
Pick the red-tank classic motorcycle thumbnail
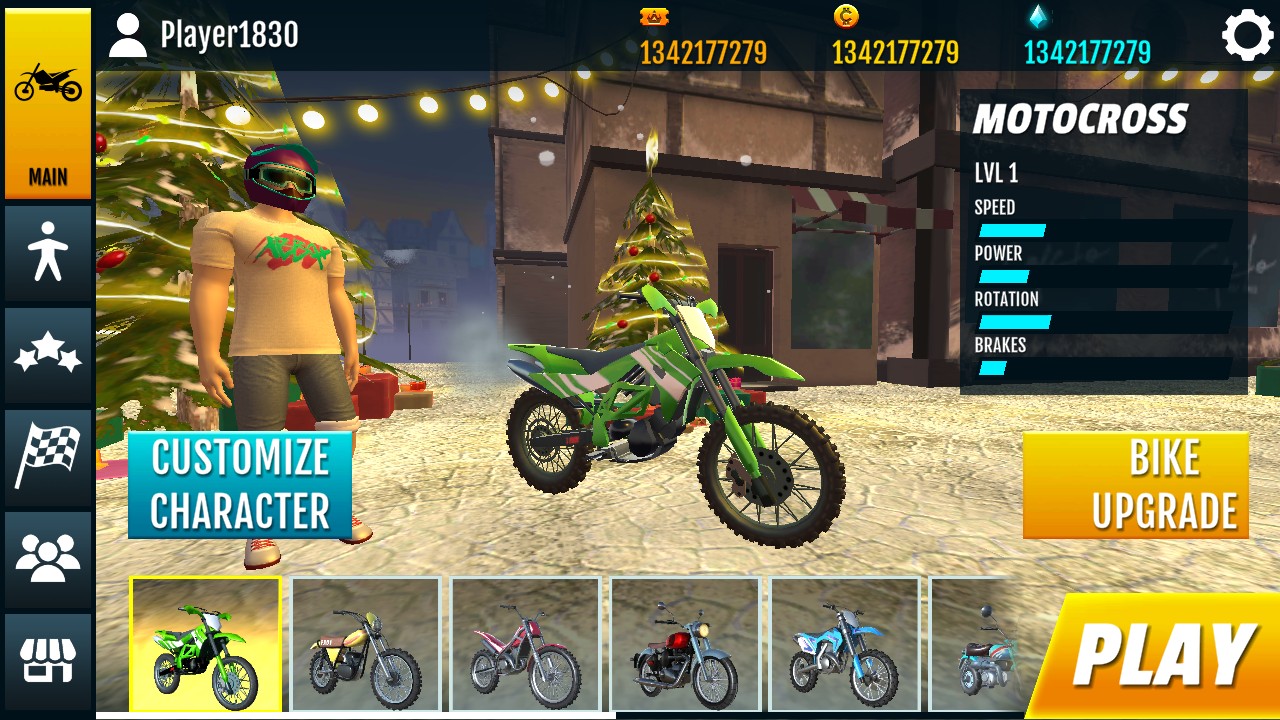(686, 645)
